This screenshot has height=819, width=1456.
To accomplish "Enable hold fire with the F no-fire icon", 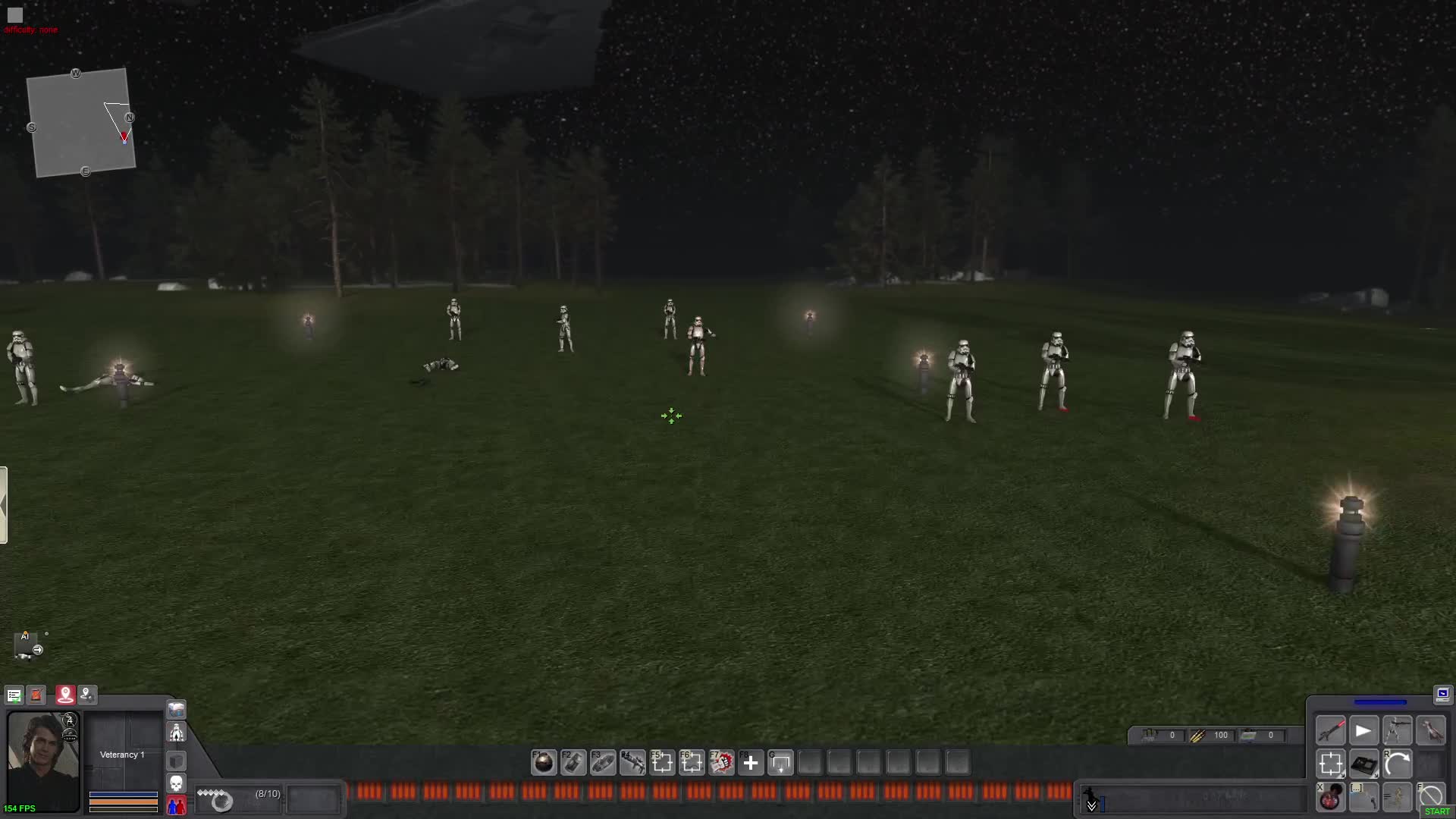I will [1432, 795].
